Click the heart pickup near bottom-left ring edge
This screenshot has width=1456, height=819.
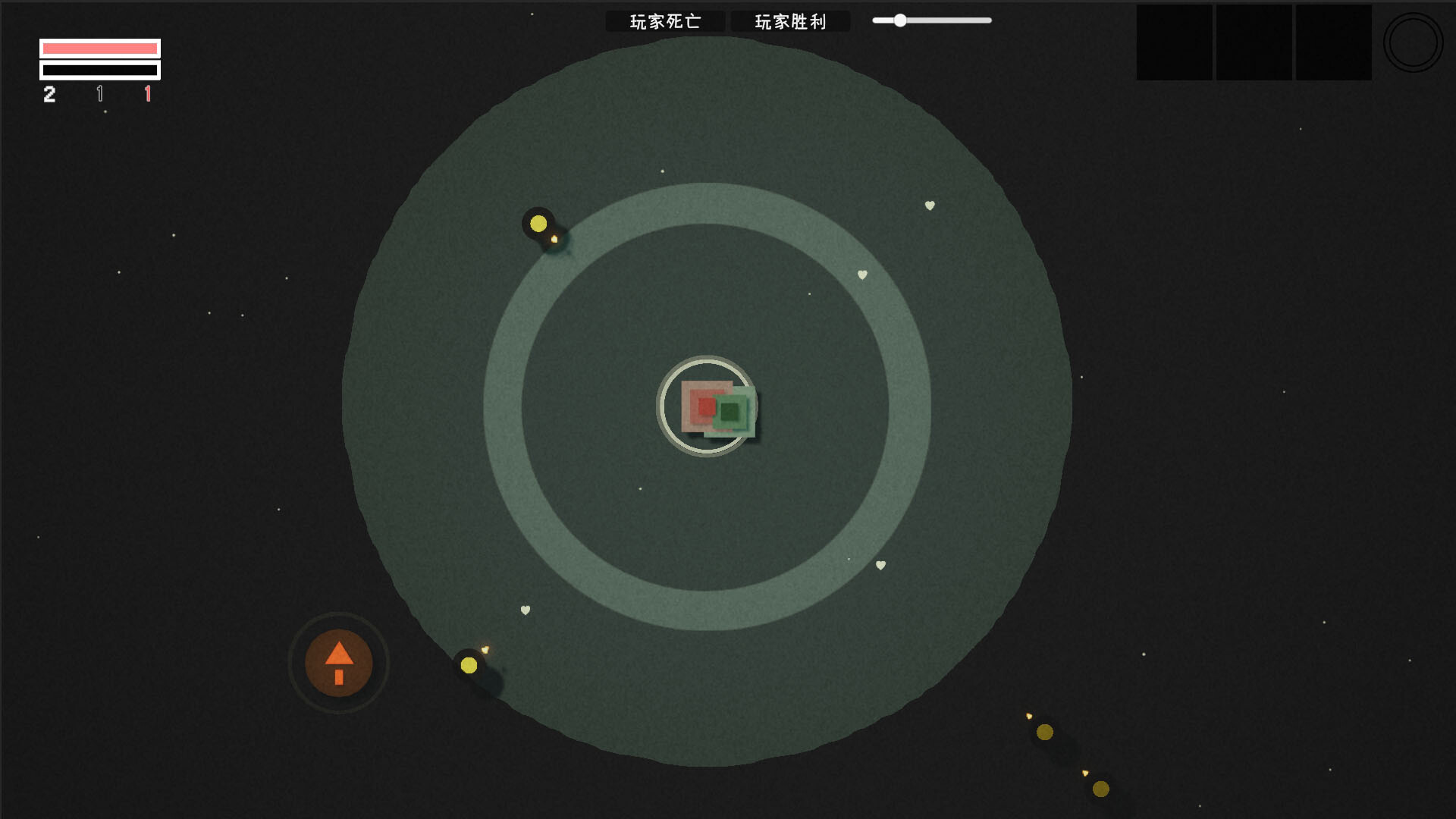pos(525,610)
